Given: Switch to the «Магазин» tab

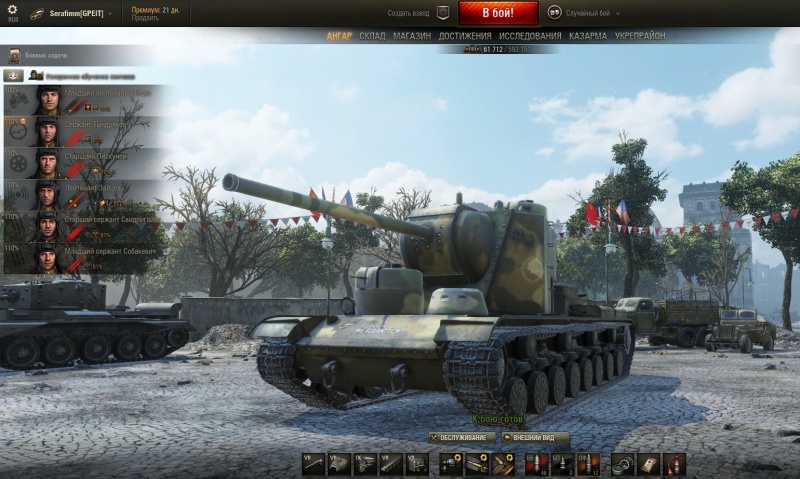Looking at the screenshot, I should (x=412, y=36).
